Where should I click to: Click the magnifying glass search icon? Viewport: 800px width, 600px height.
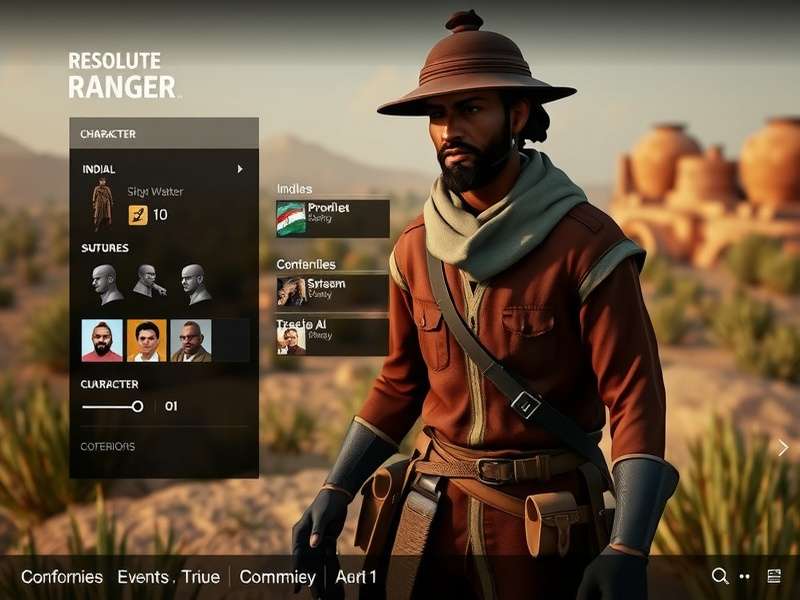(719, 576)
